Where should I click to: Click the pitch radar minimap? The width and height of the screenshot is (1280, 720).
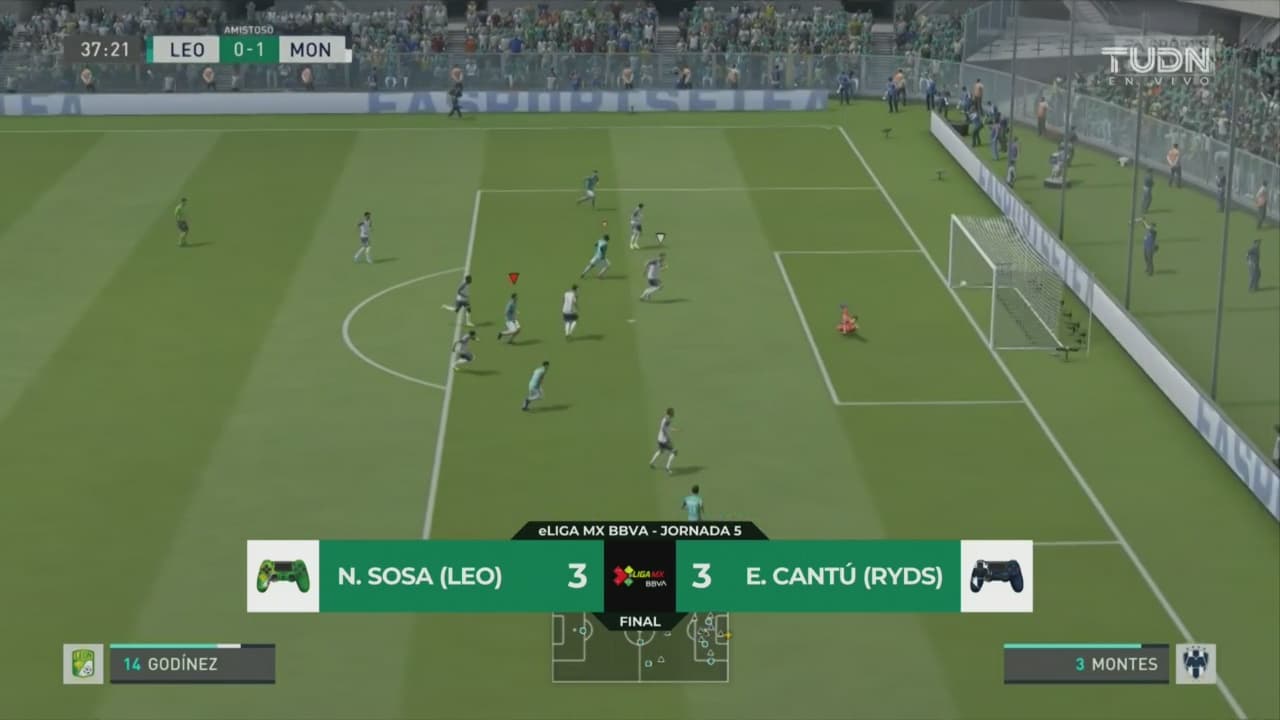pyautogui.click(x=640, y=648)
